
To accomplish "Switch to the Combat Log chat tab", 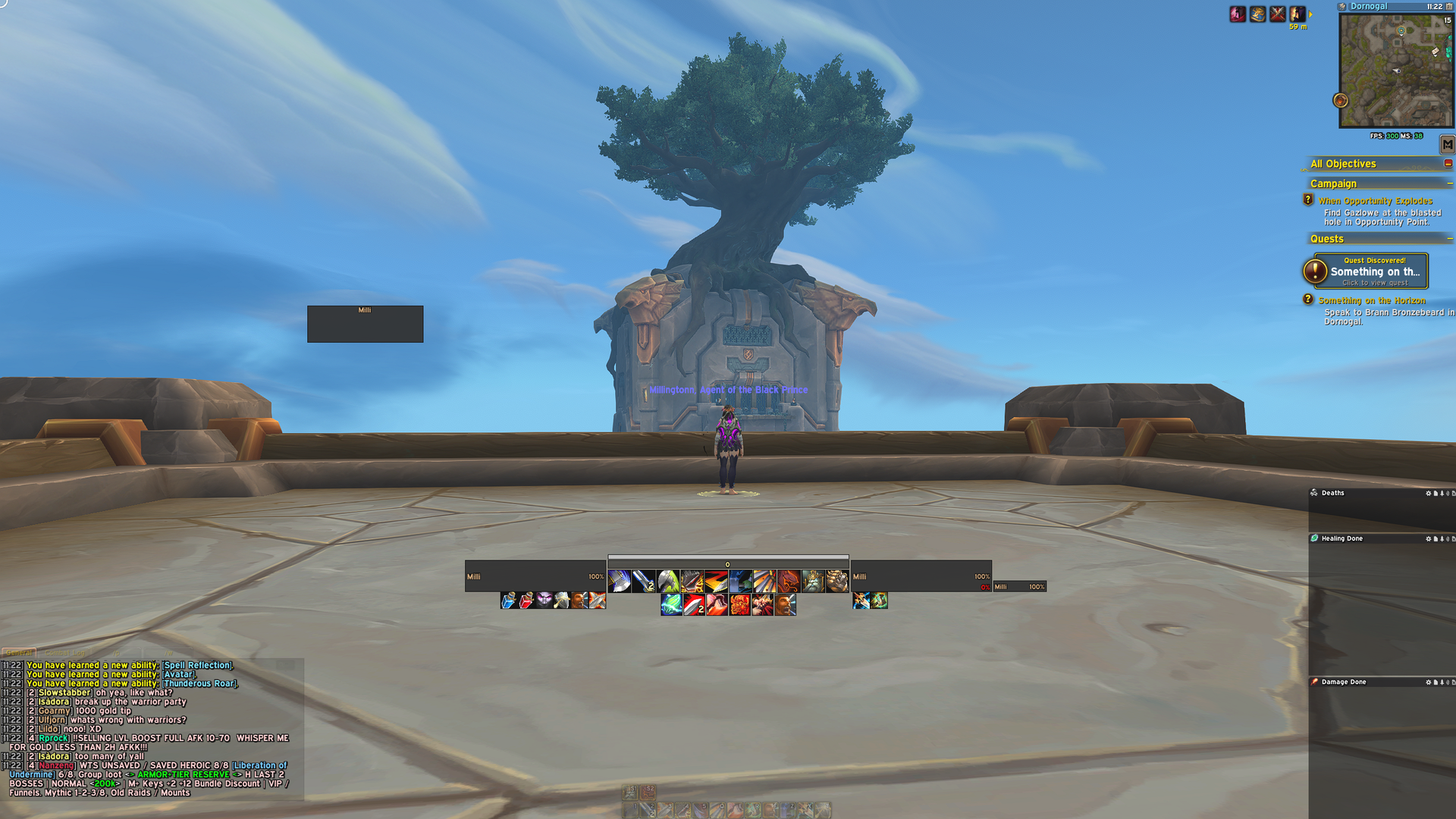I will click(64, 651).
